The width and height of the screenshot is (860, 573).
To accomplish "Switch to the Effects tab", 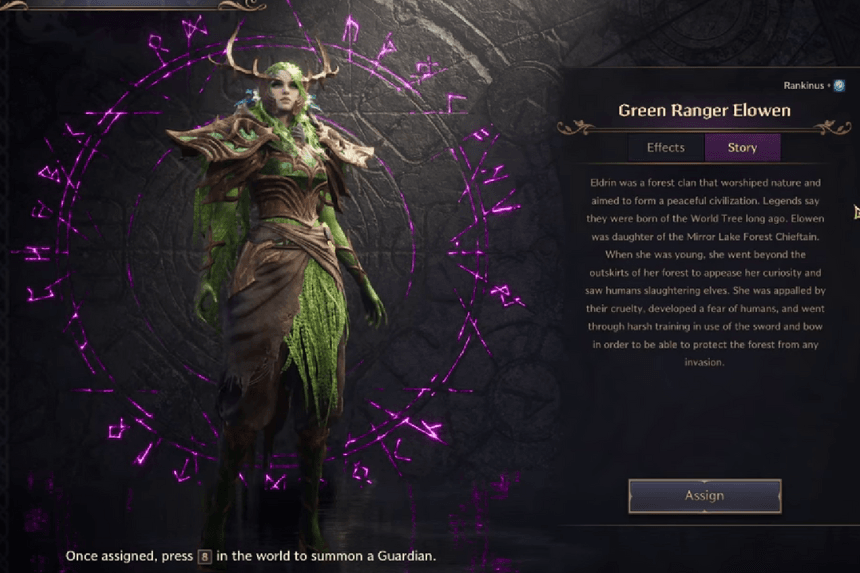I will [x=666, y=148].
